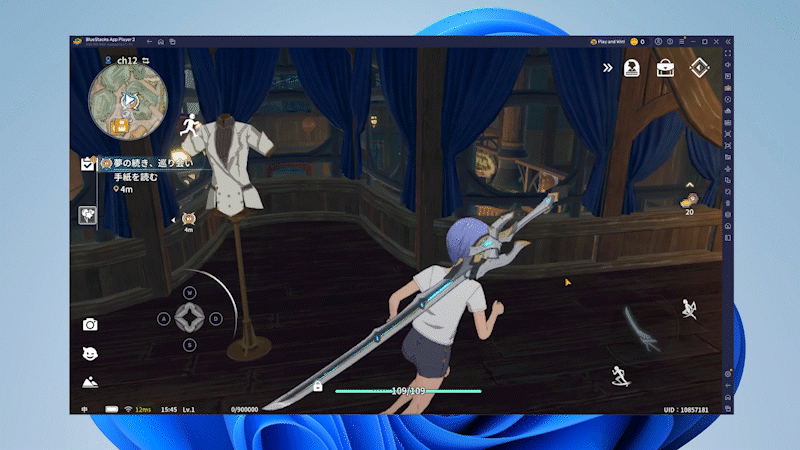Open the briefcase inventory bag

point(665,68)
